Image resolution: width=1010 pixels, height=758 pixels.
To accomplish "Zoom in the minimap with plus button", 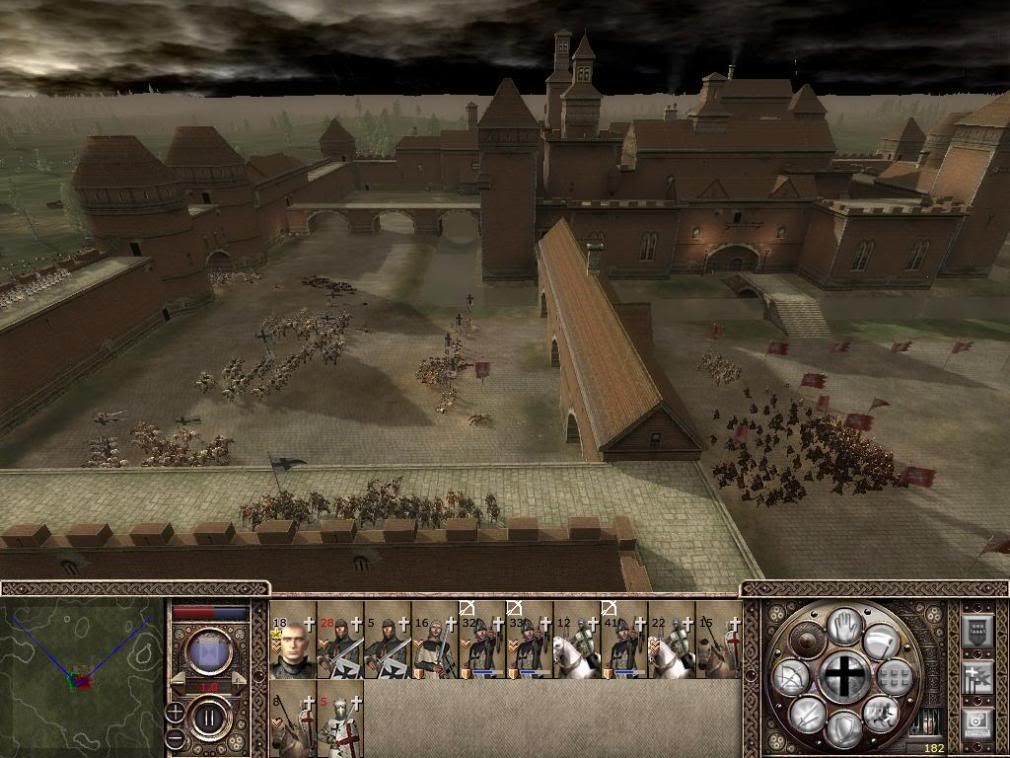I will pos(176,712).
